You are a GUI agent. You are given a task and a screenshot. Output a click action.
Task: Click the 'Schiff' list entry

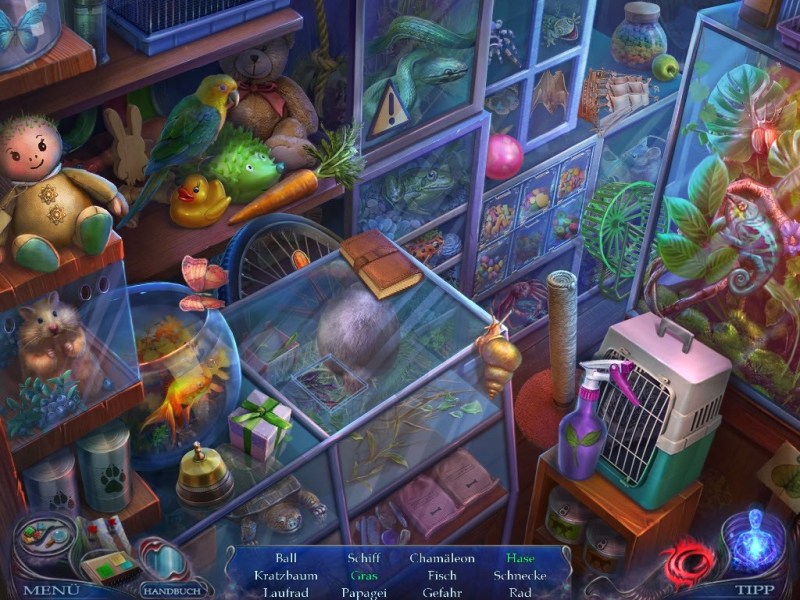click(363, 558)
